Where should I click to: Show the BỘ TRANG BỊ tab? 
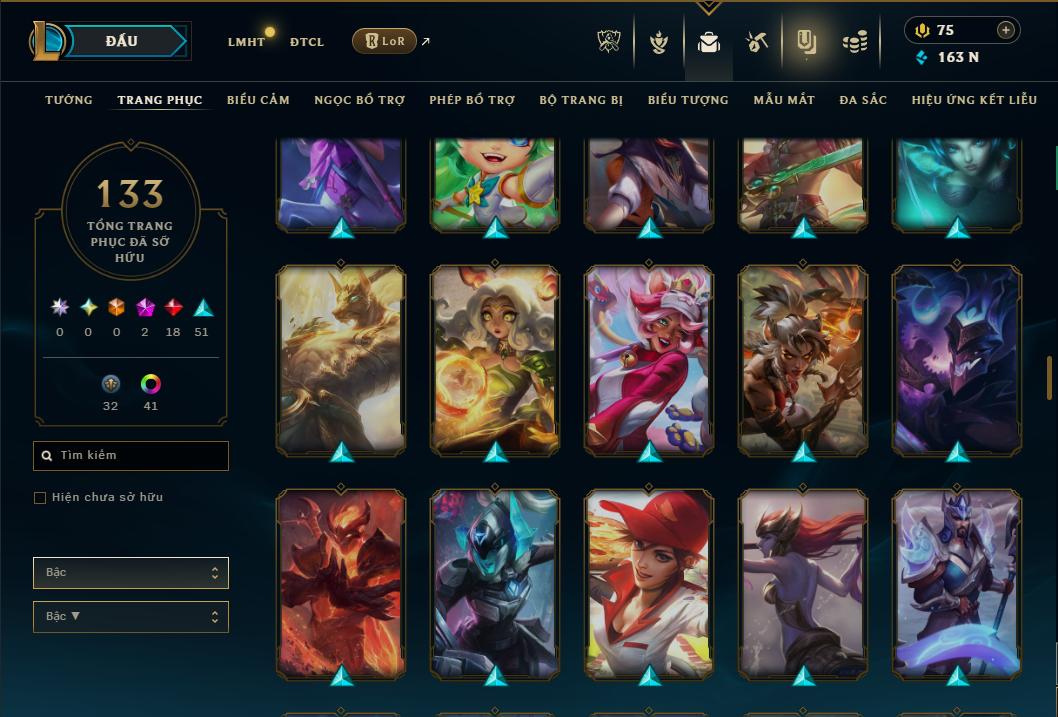click(581, 100)
